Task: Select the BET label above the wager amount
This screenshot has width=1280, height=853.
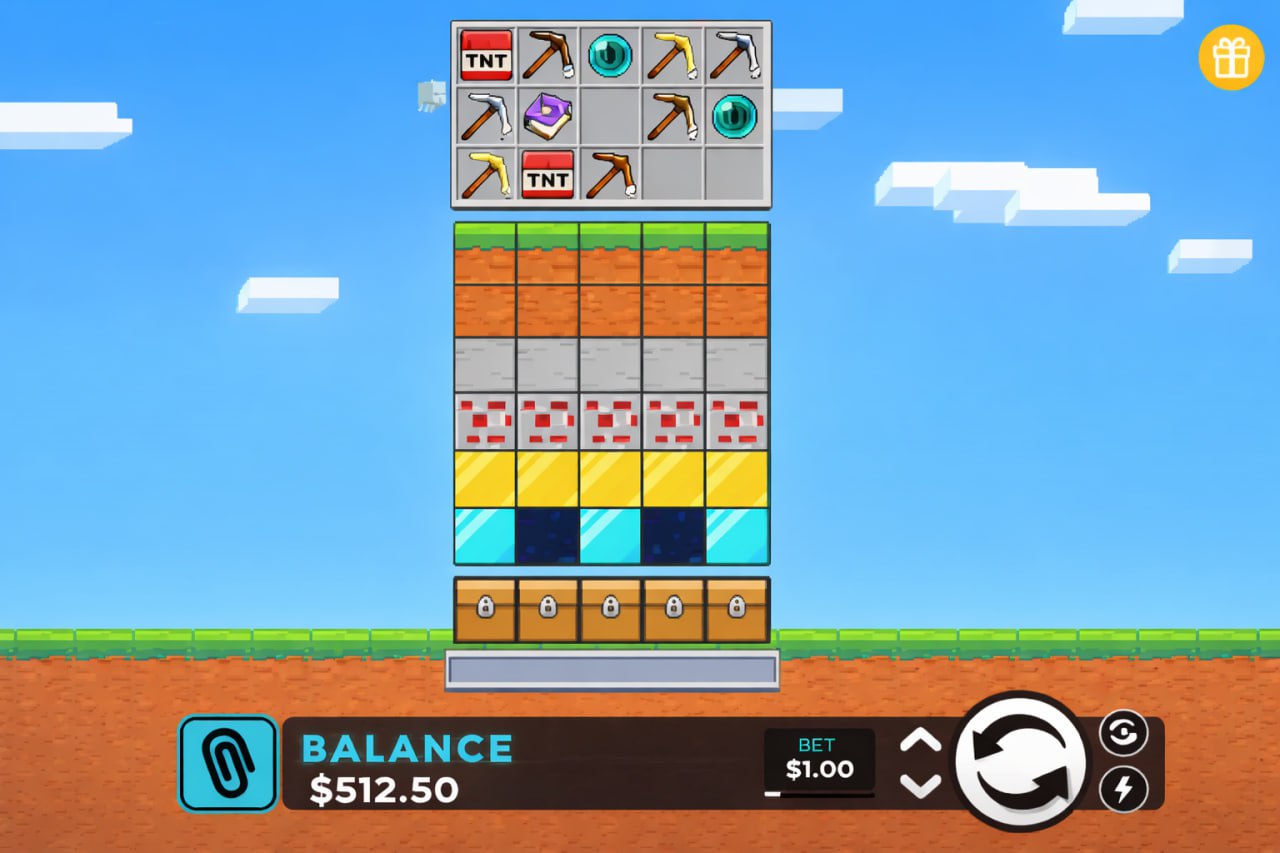Action: [x=818, y=745]
